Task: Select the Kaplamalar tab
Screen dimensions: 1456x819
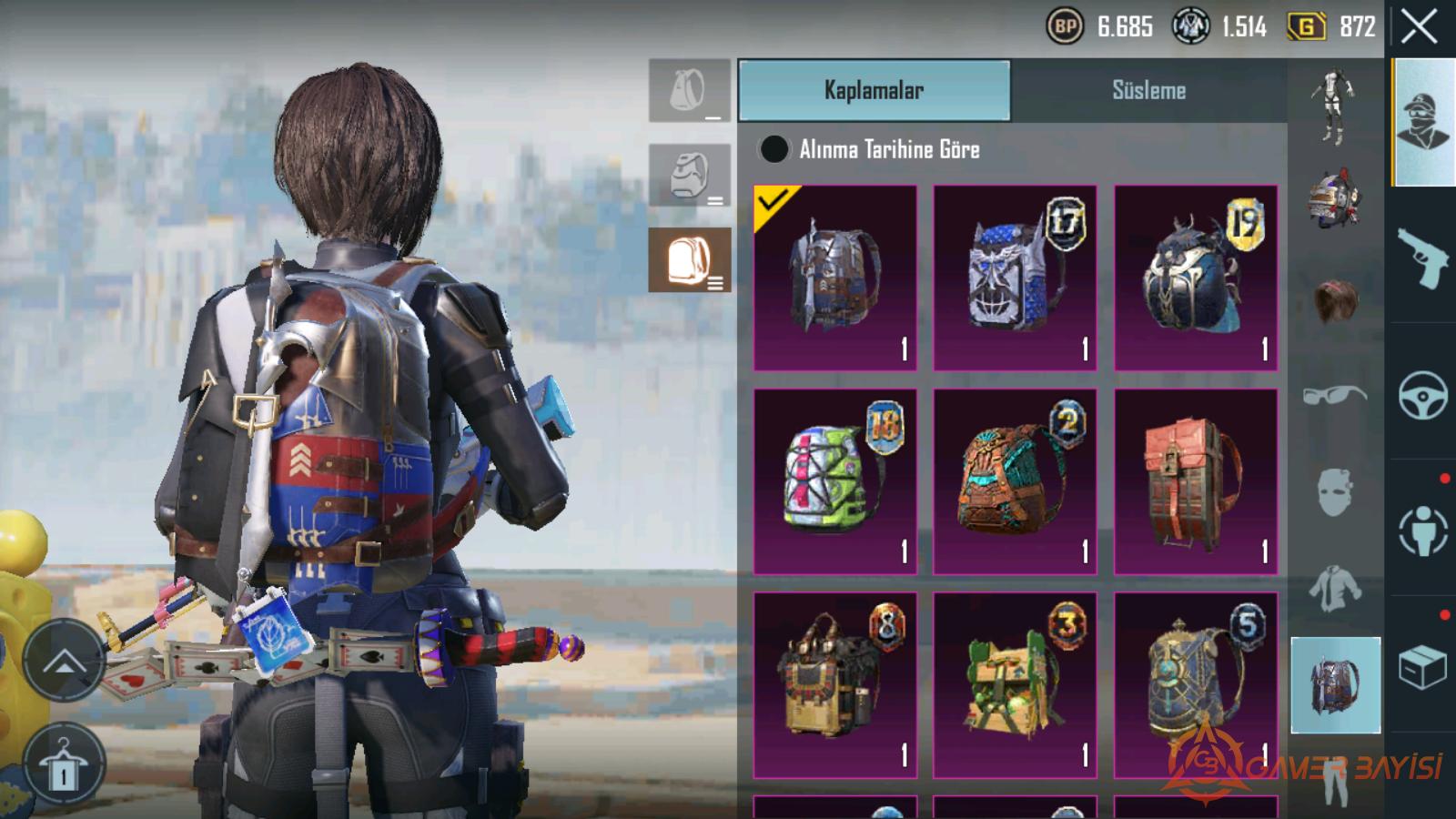Action: [874, 90]
